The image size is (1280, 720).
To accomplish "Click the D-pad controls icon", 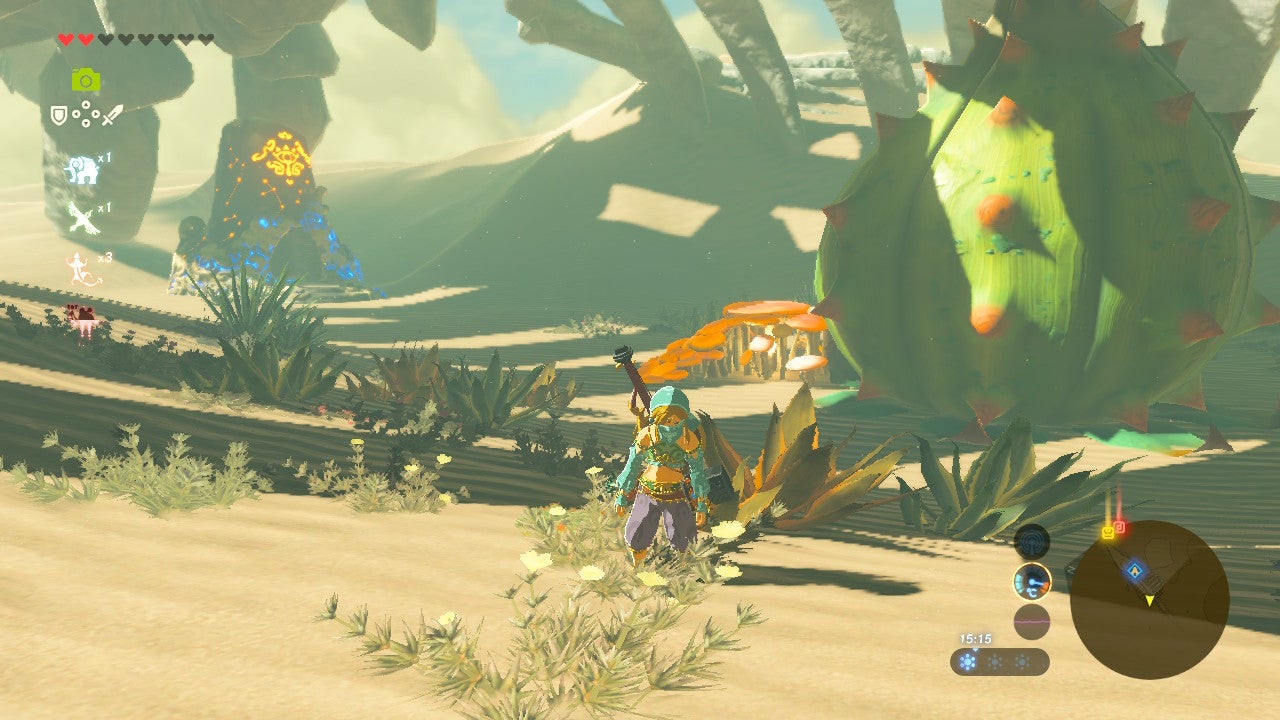I will [x=87, y=114].
